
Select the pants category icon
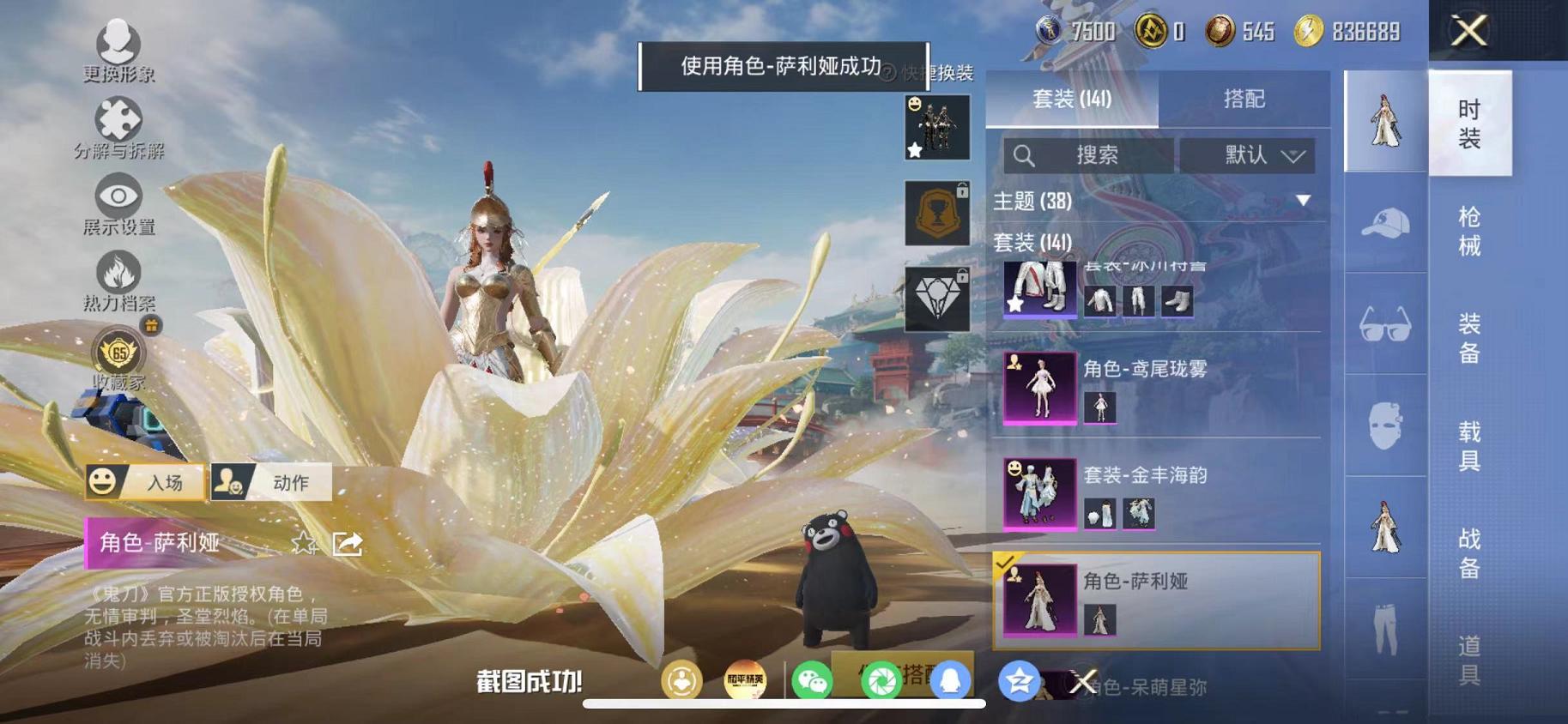[1384, 630]
